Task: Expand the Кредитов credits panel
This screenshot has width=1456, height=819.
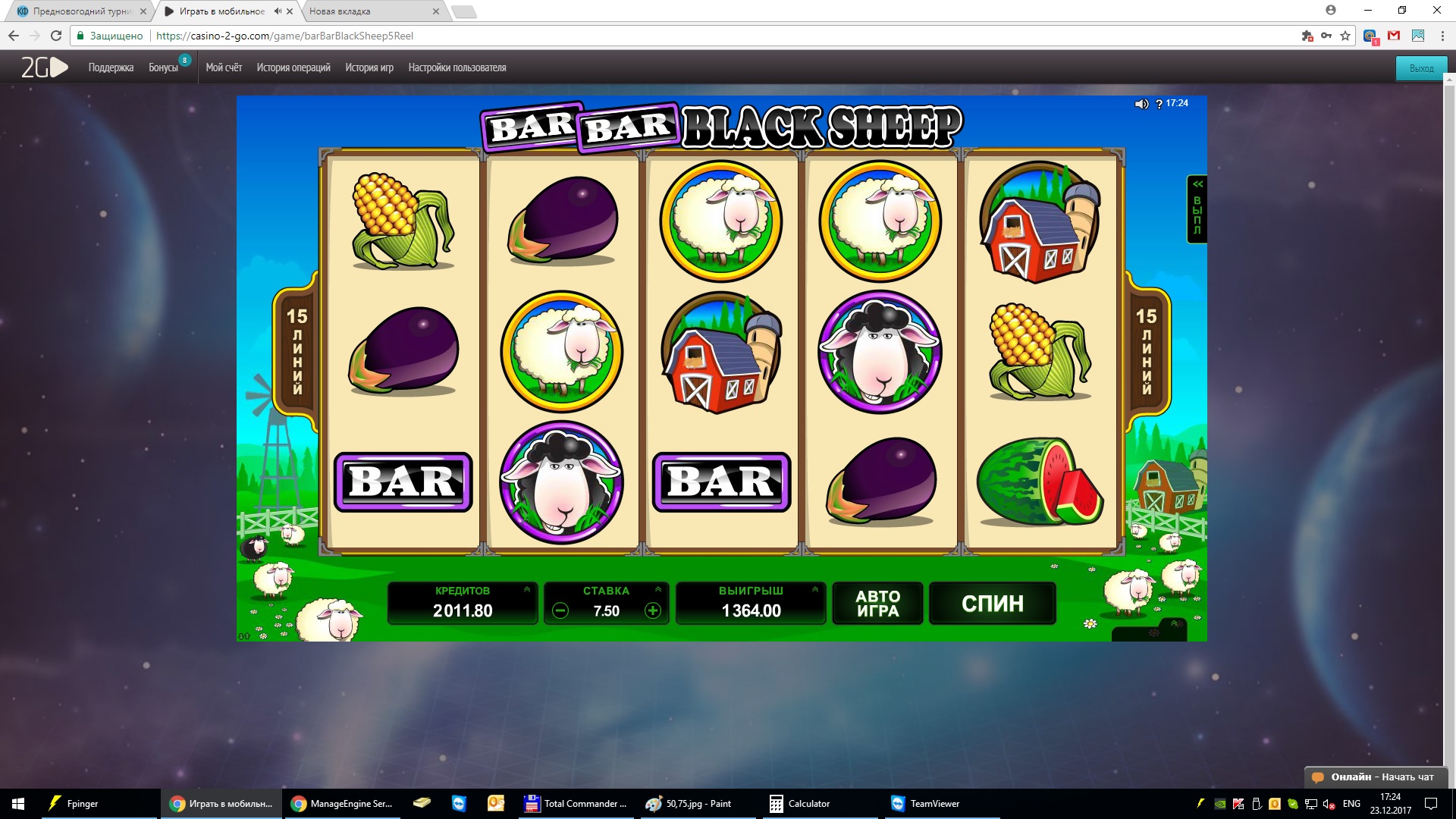Action: click(x=527, y=589)
